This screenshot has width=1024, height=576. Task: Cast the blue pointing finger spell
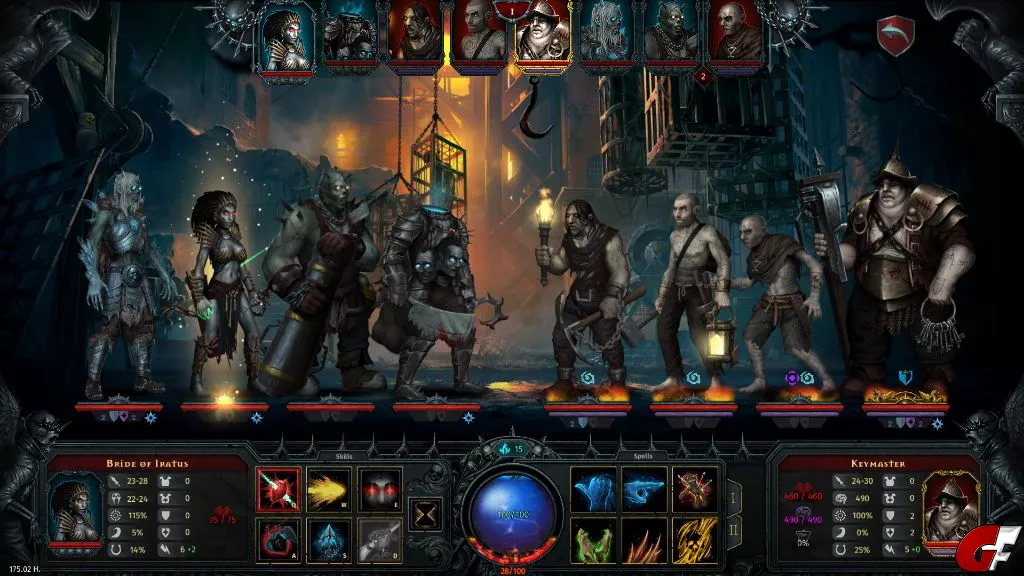pos(644,489)
